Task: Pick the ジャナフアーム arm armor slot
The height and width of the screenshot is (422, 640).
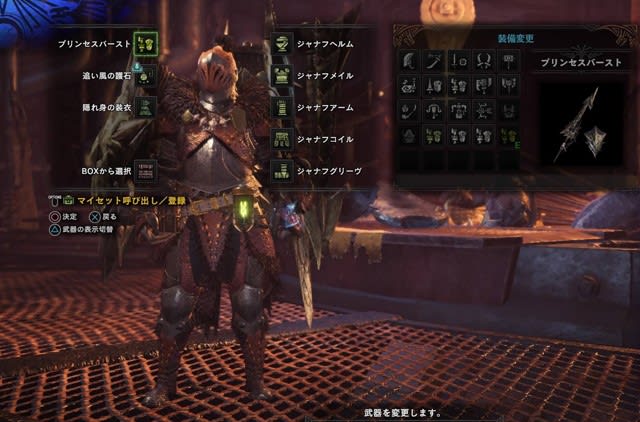Action: pyautogui.click(x=283, y=107)
